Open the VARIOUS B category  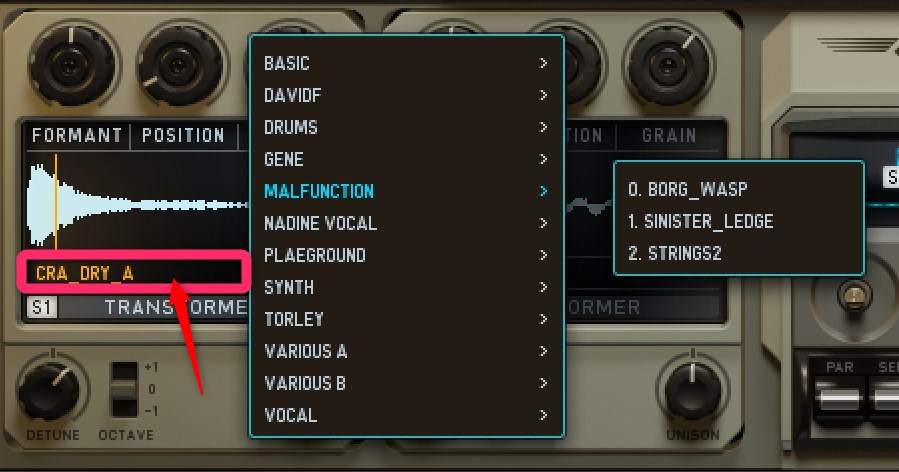pos(305,383)
